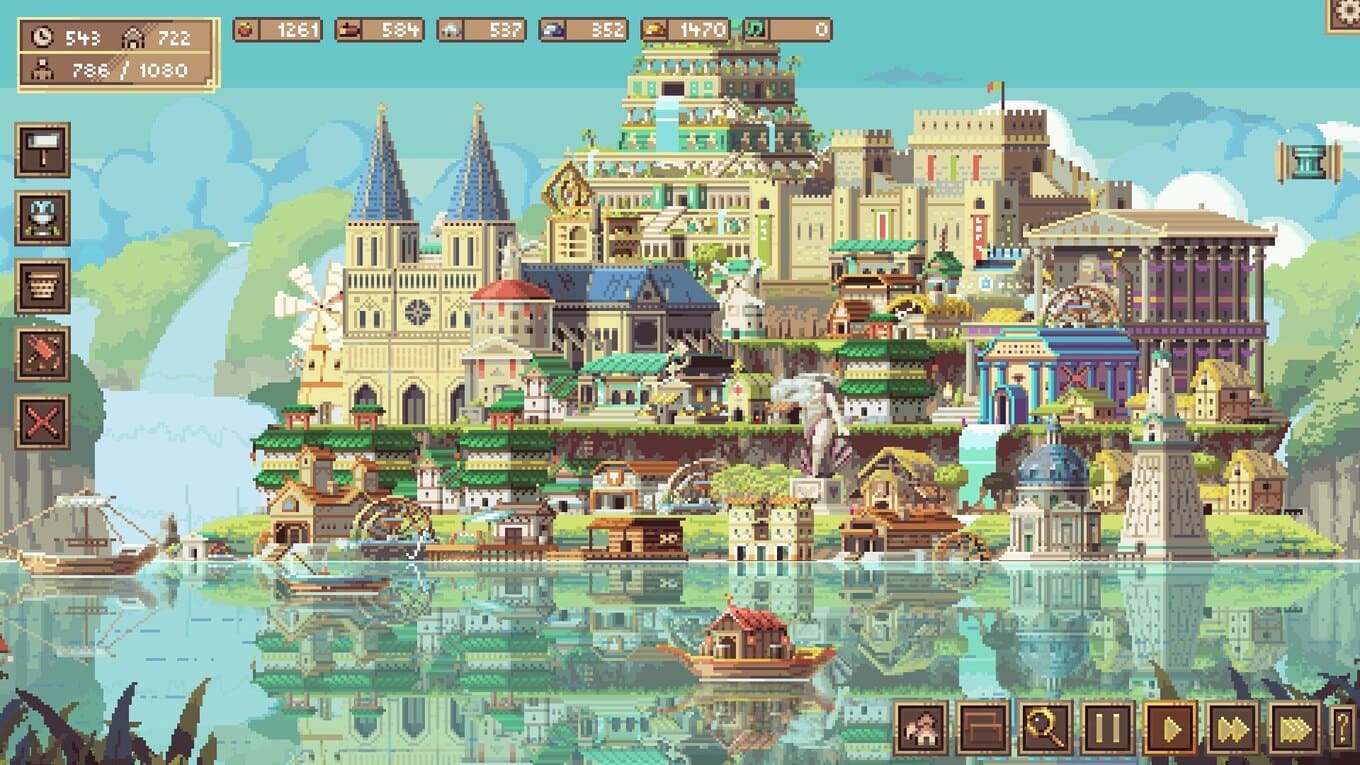Choose the red paint tool button
Viewport: 1360px width, 765px height.
coord(42,354)
